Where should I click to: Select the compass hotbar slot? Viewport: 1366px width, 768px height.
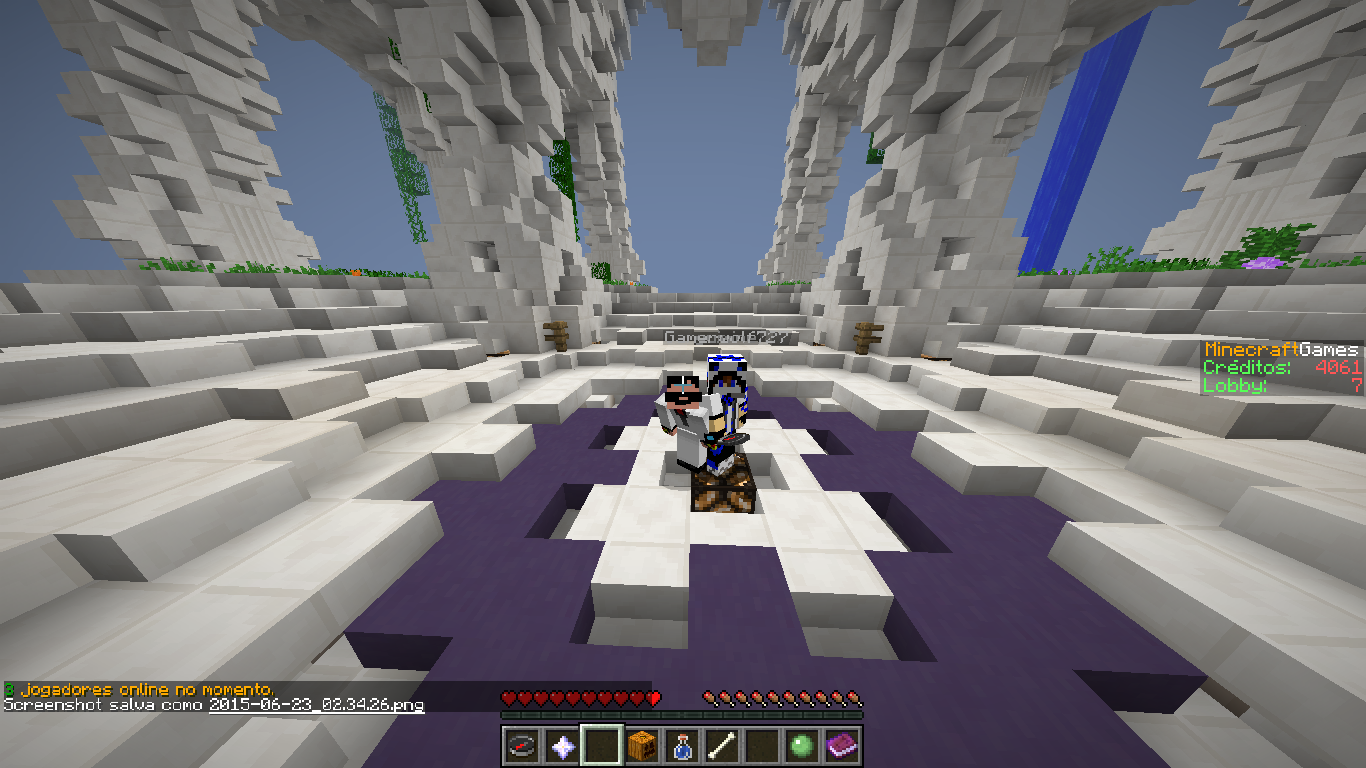522,746
